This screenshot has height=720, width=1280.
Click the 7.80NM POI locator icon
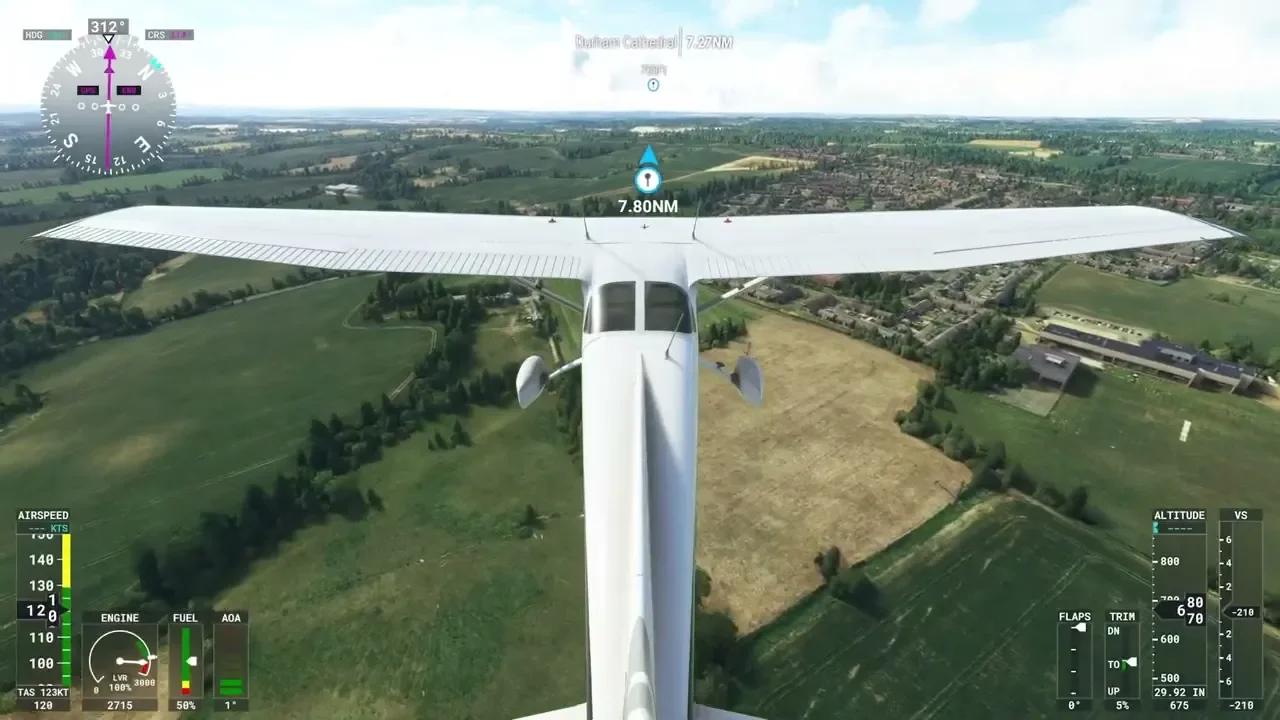[647, 182]
